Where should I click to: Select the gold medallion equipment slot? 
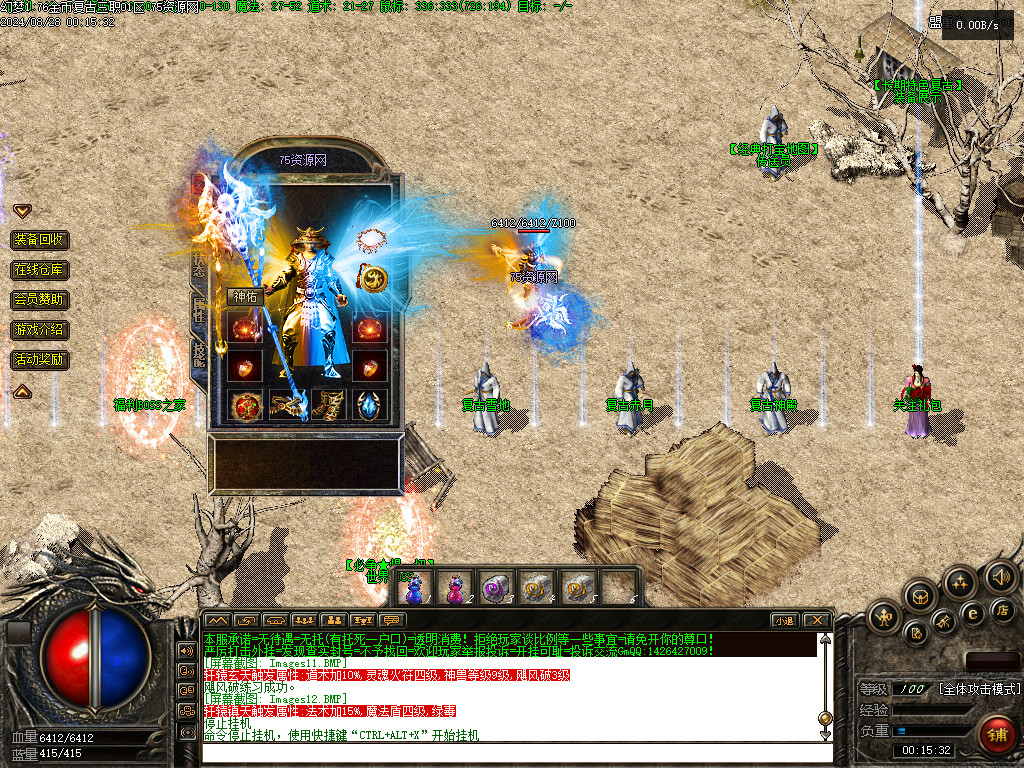[371, 279]
